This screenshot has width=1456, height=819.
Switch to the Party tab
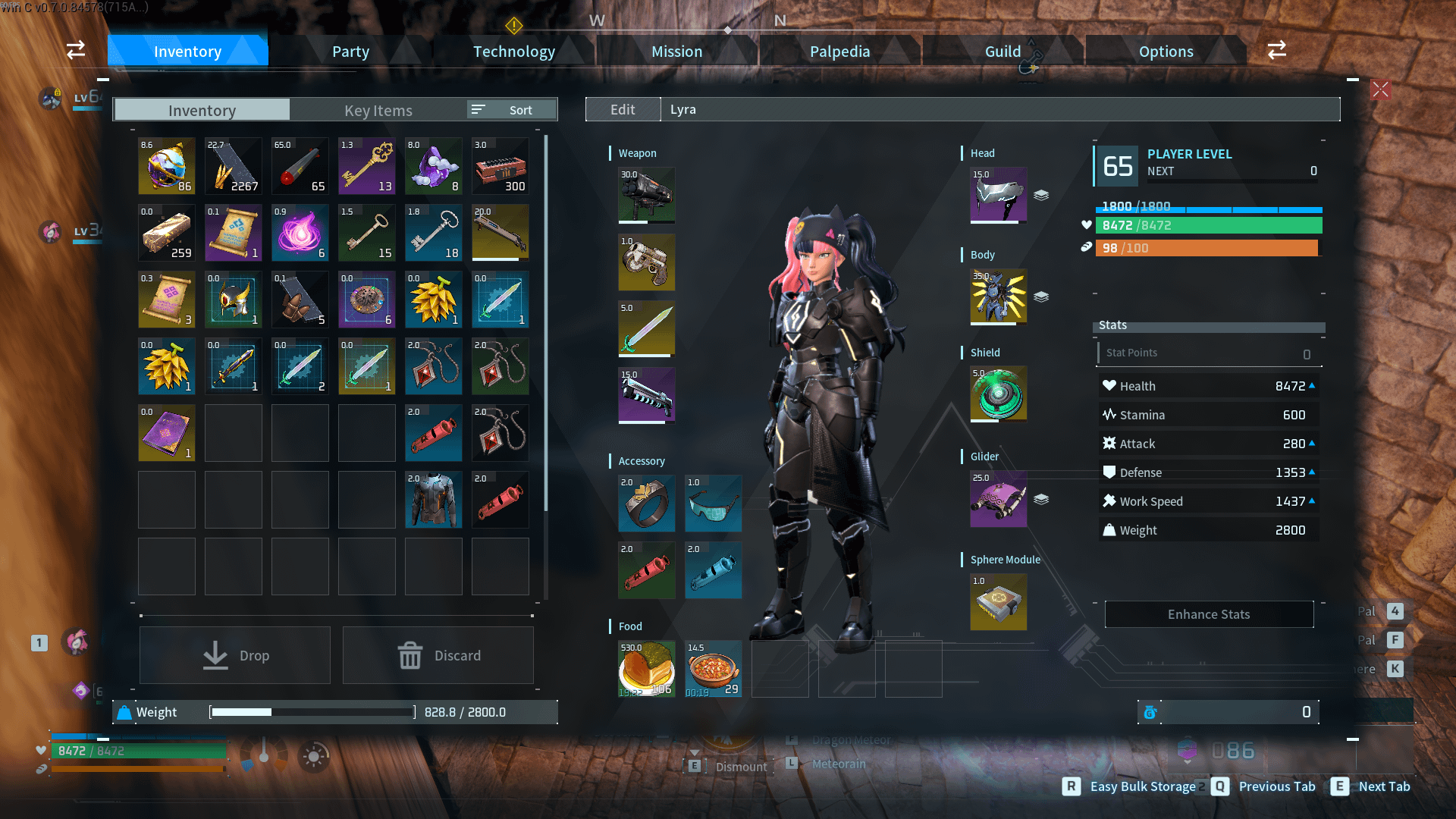(x=350, y=52)
